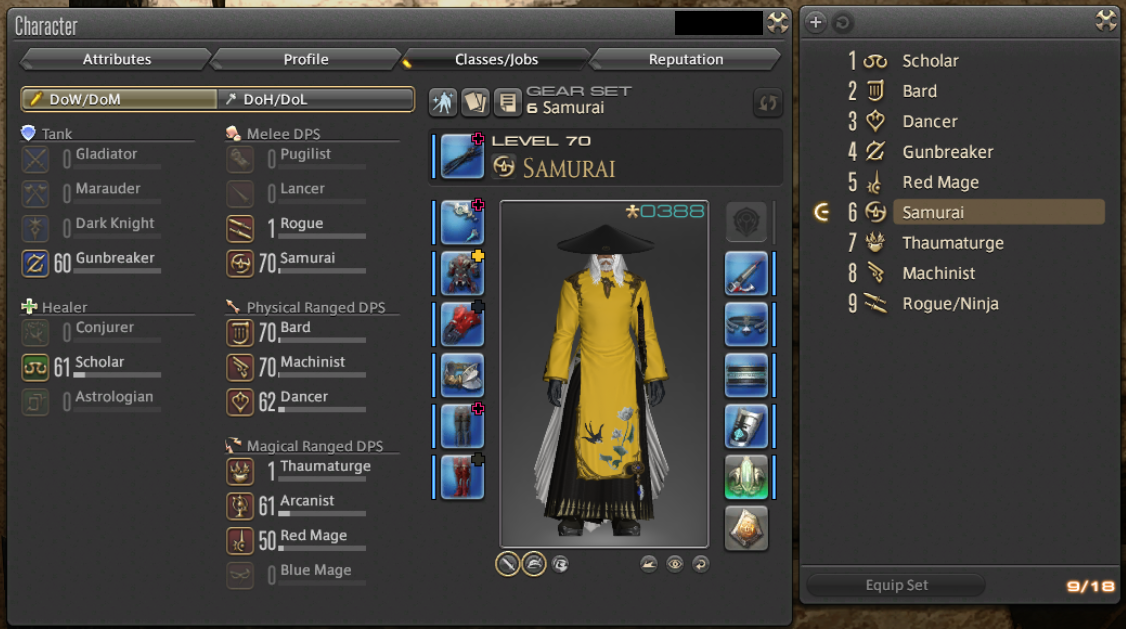
Task: Show the Reputation tab
Action: (x=686, y=60)
